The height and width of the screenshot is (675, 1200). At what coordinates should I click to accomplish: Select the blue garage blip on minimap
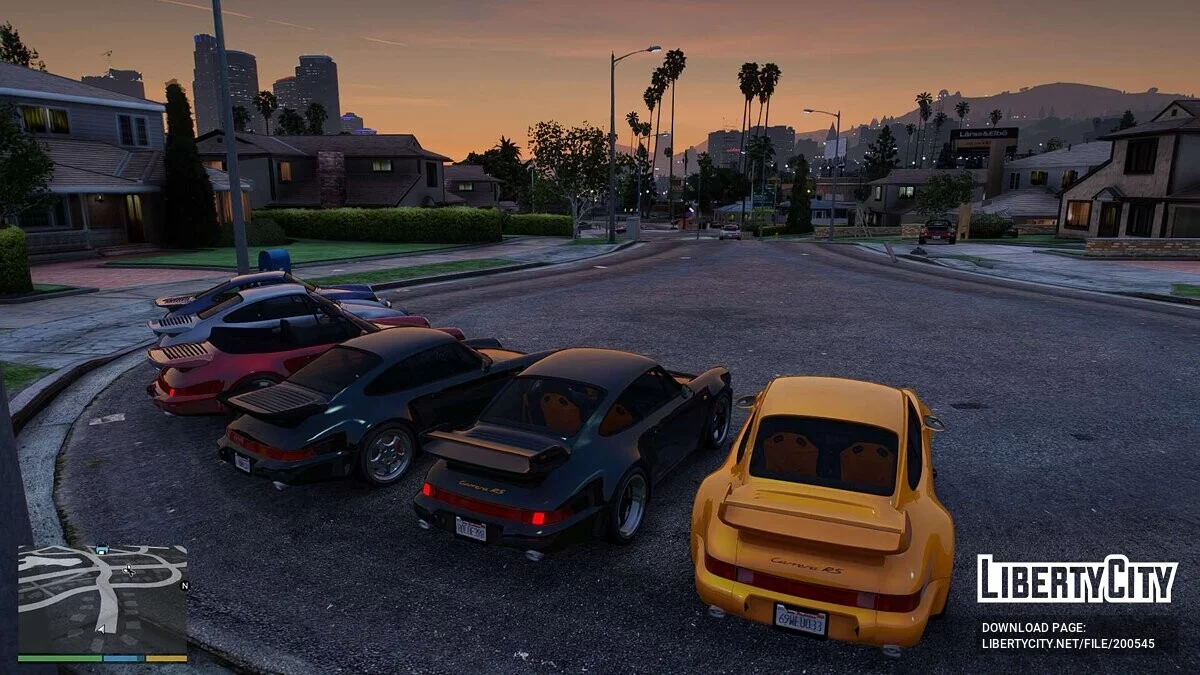click(x=102, y=549)
